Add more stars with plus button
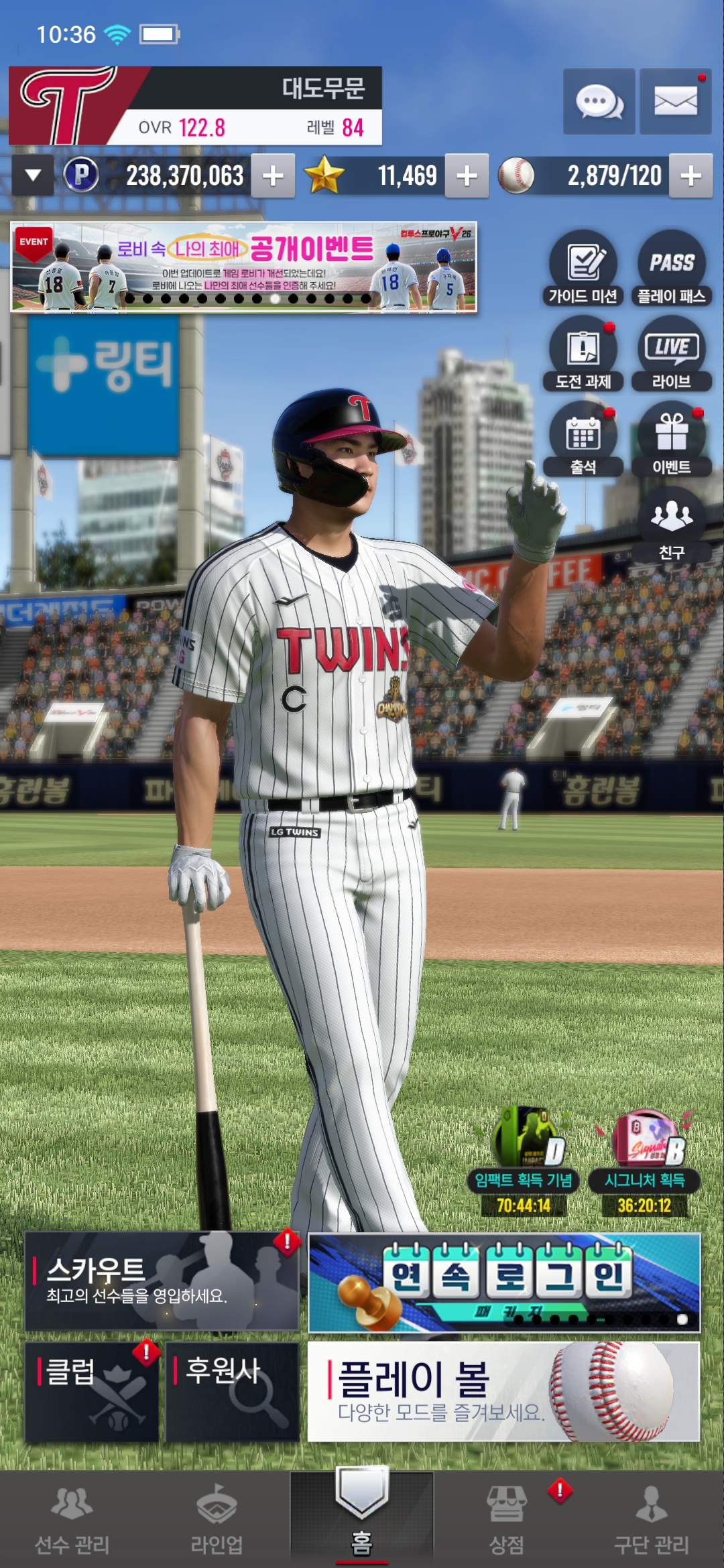This screenshot has height=1568, width=724. pos(467,176)
